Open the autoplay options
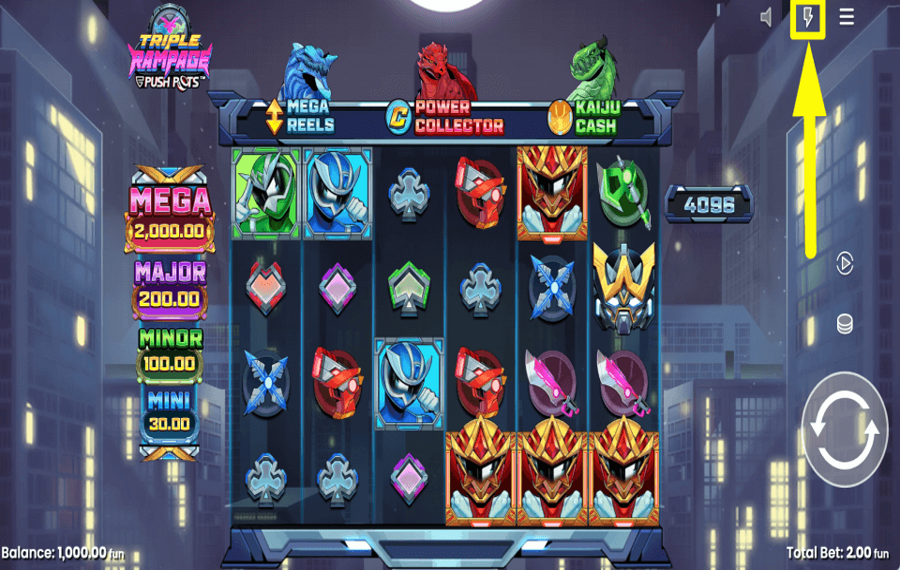The image size is (900, 570). tap(845, 263)
